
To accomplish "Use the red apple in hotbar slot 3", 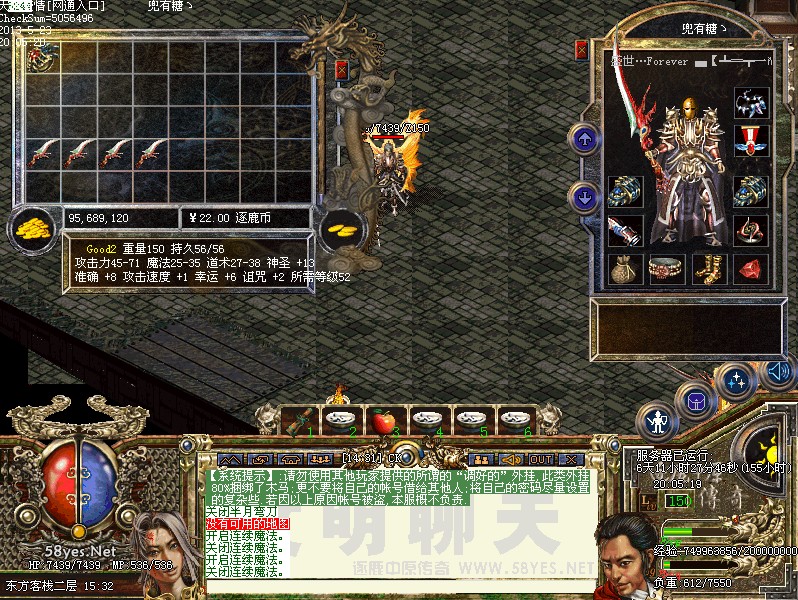I will (383, 422).
